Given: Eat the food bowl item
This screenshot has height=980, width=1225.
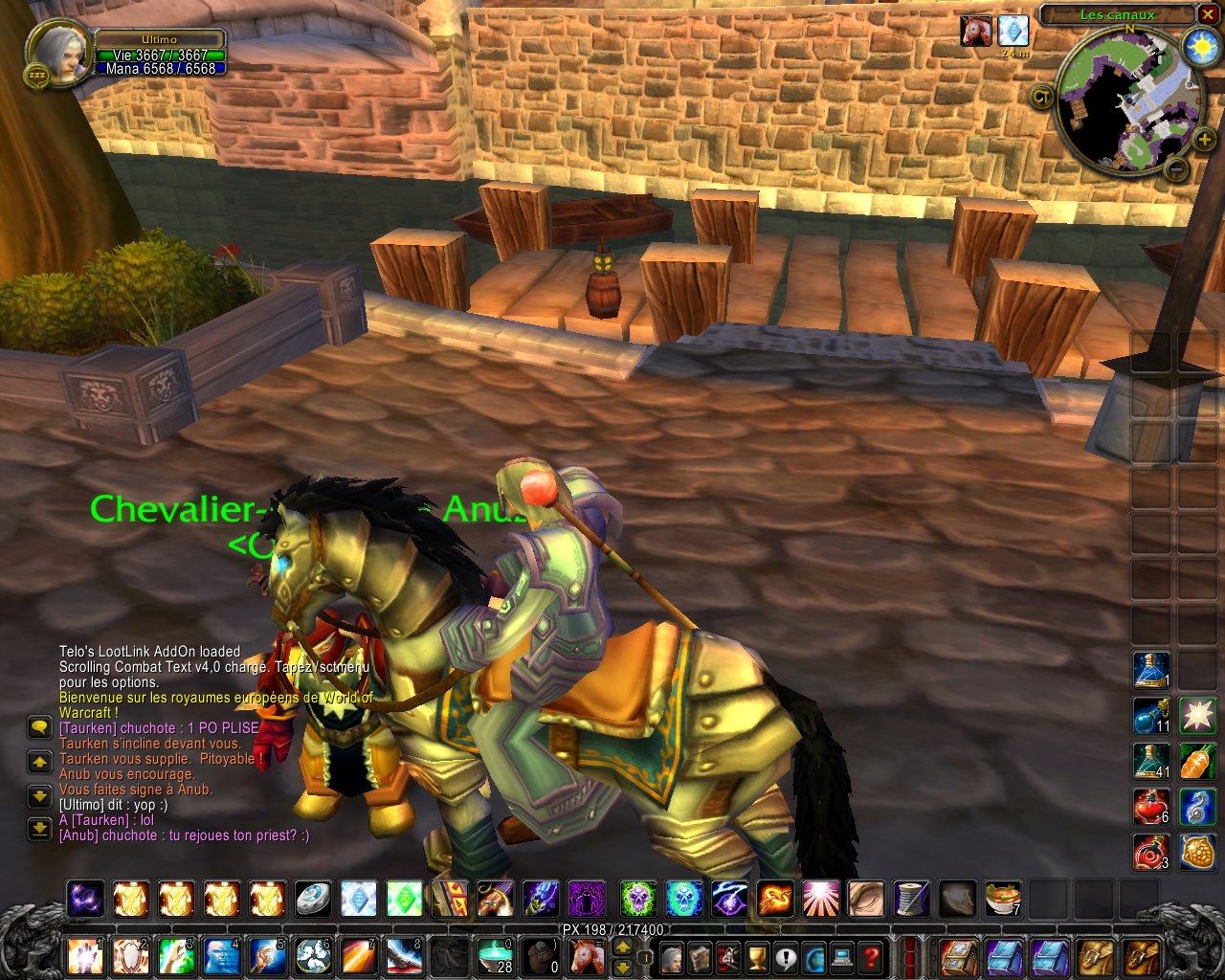Looking at the screenshot, I should tap(1003, 899).
